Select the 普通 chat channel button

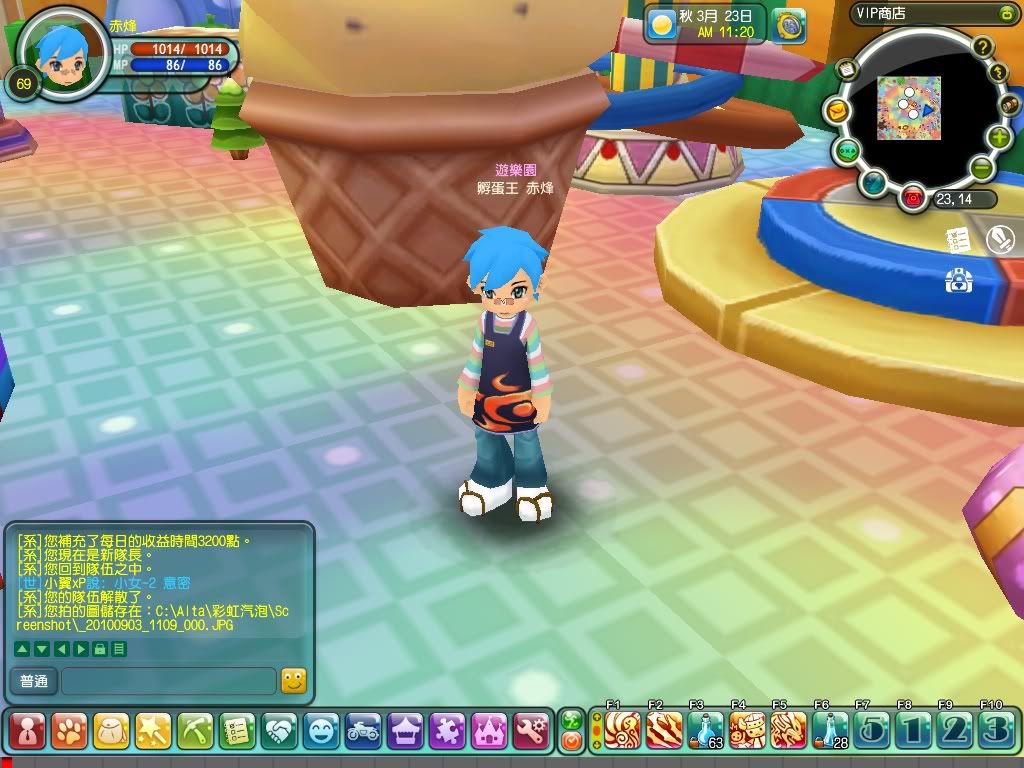click(x=33, y=682)
